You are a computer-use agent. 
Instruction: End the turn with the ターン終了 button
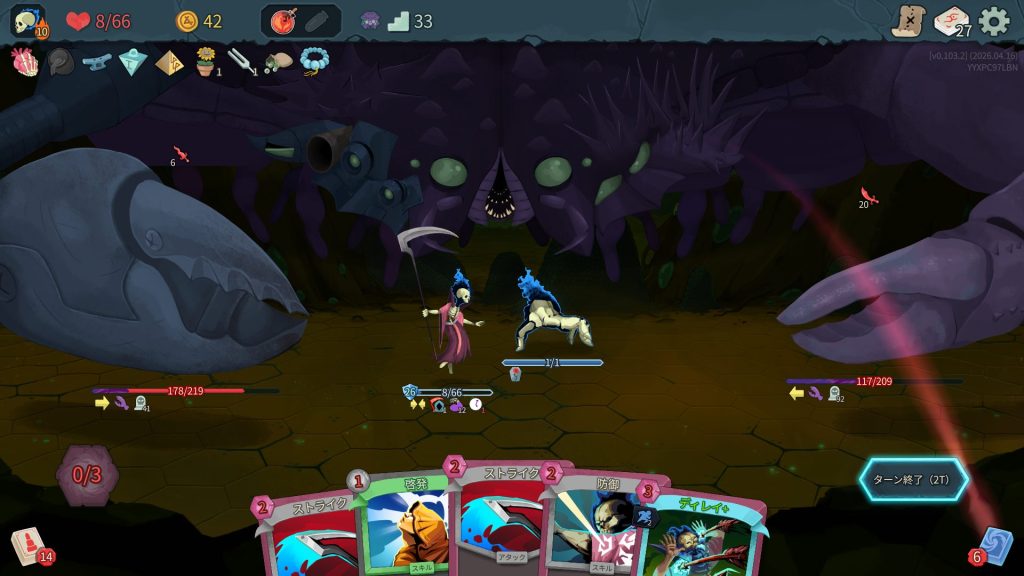(x=913, y=479)
